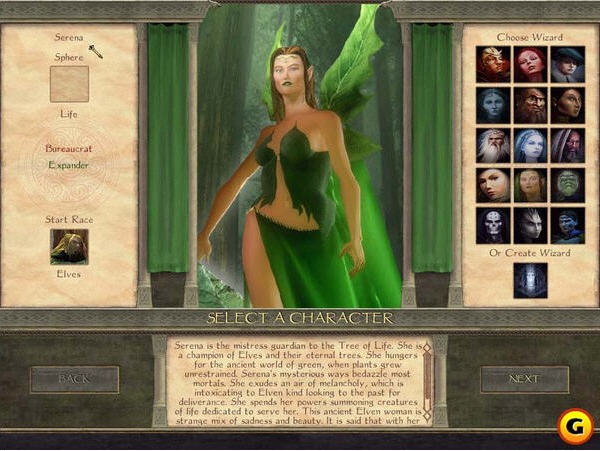Click the BACK button
This screenshot has width=600, height=451.
[74, 379]
